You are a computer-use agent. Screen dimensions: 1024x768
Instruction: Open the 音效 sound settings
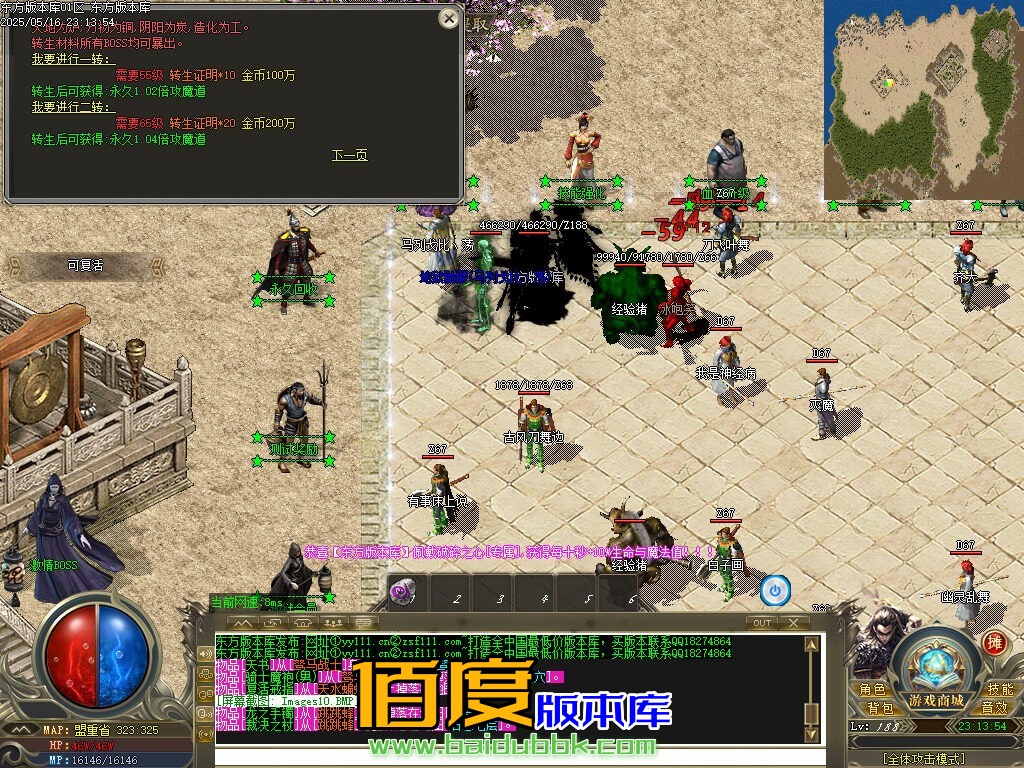click(993, 708)
